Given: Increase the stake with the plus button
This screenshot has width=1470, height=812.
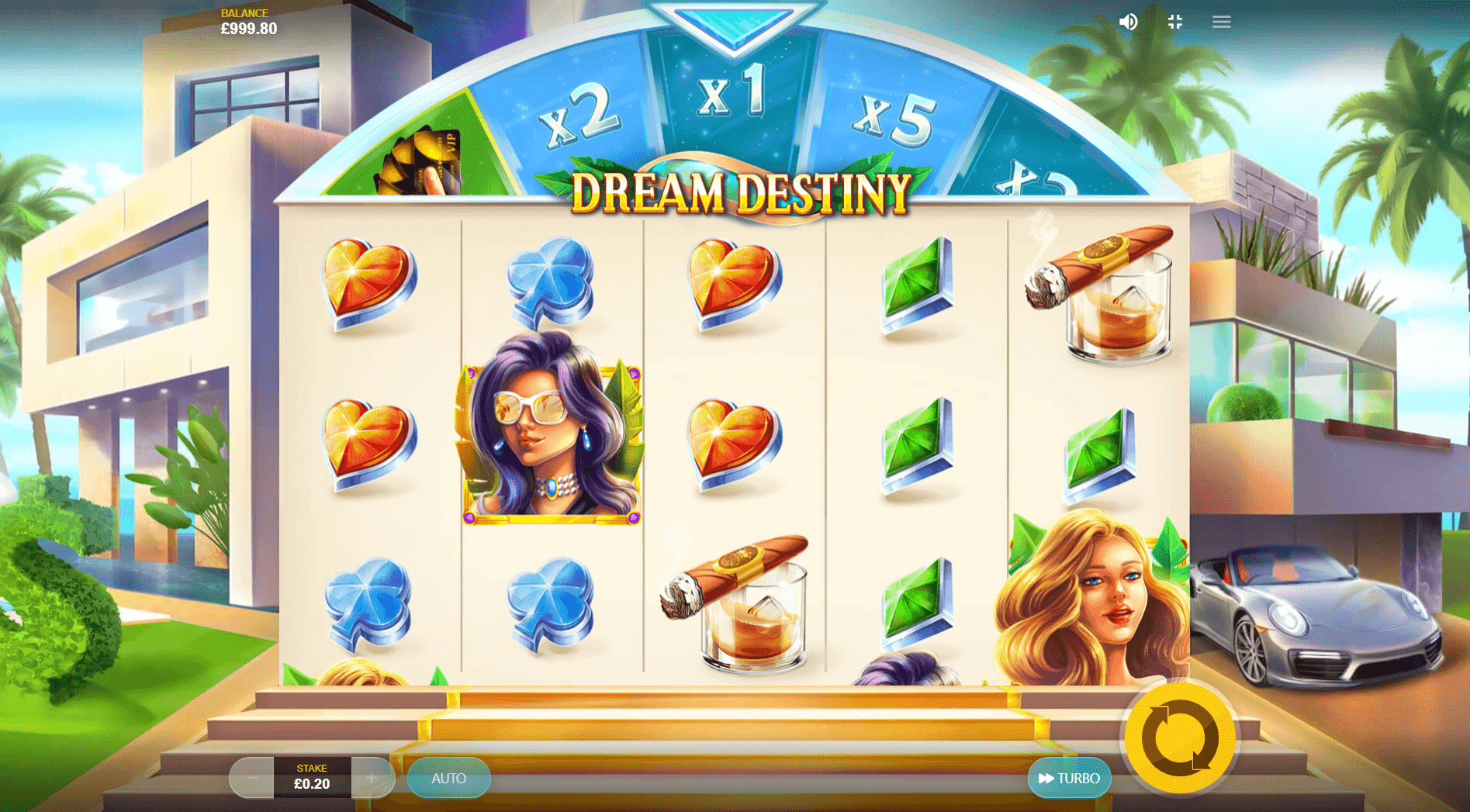Looking at the screenshot, I should point(372,777).
